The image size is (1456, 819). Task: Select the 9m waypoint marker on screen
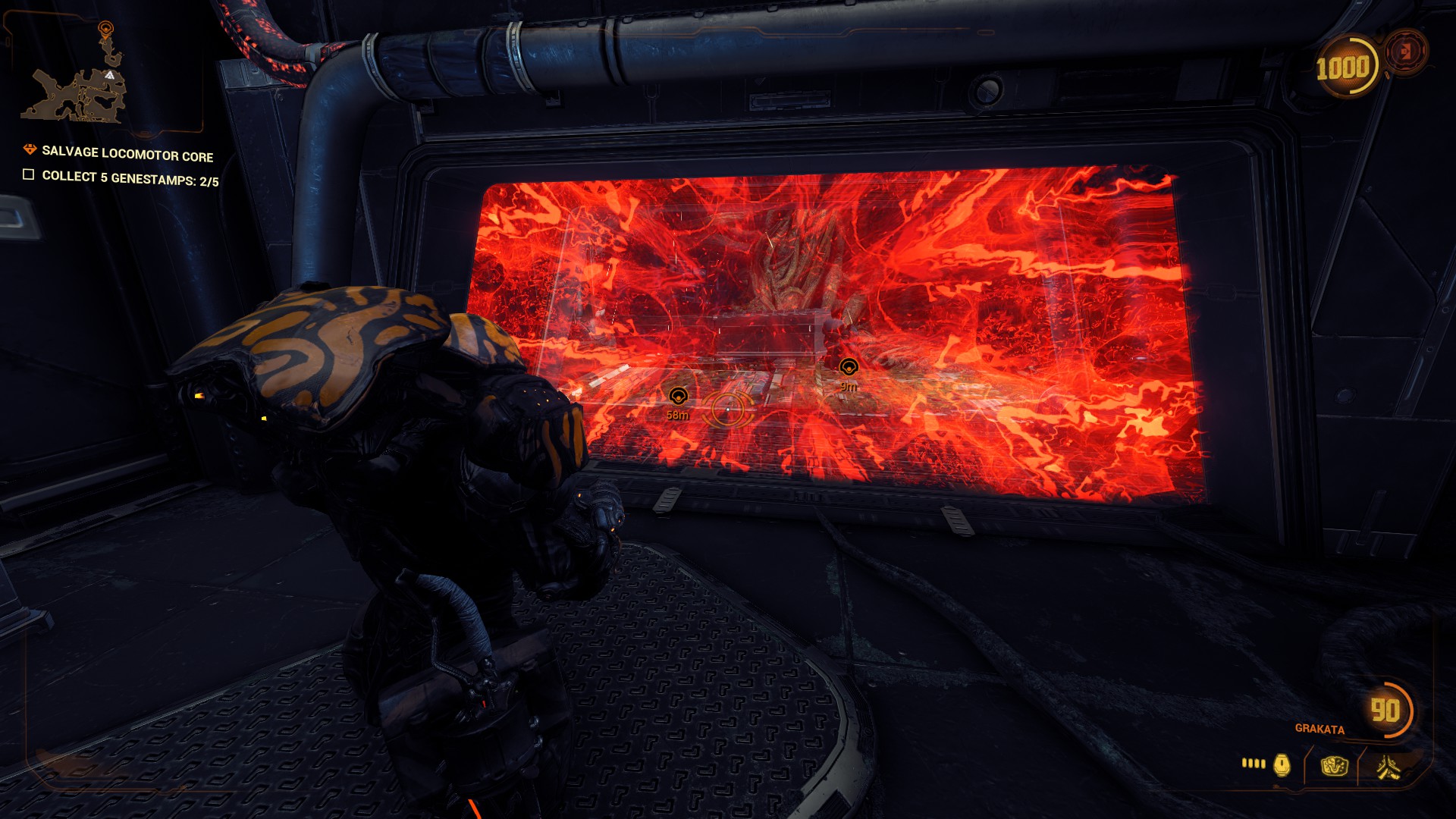[849, 366]
